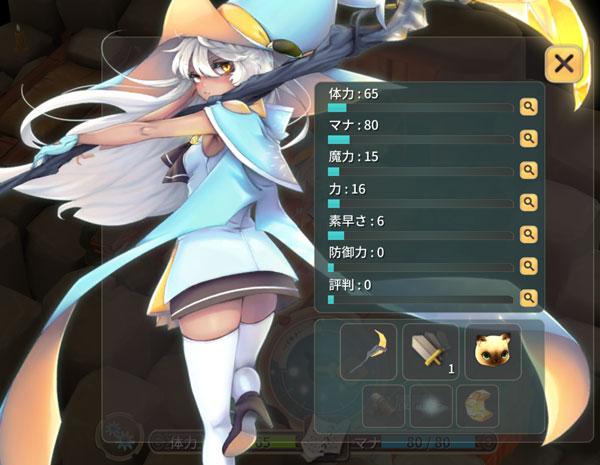Pick the dimmed brown scroll item slot

(x=385, y=406)
